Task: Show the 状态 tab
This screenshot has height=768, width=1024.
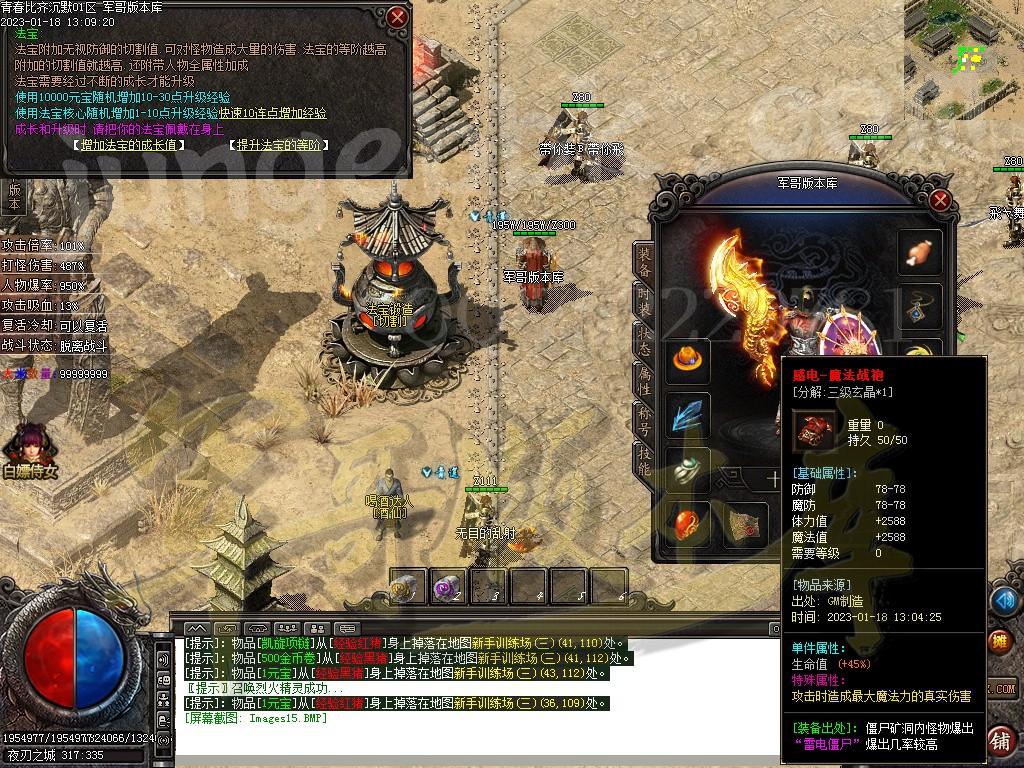Action: [644, 341]
